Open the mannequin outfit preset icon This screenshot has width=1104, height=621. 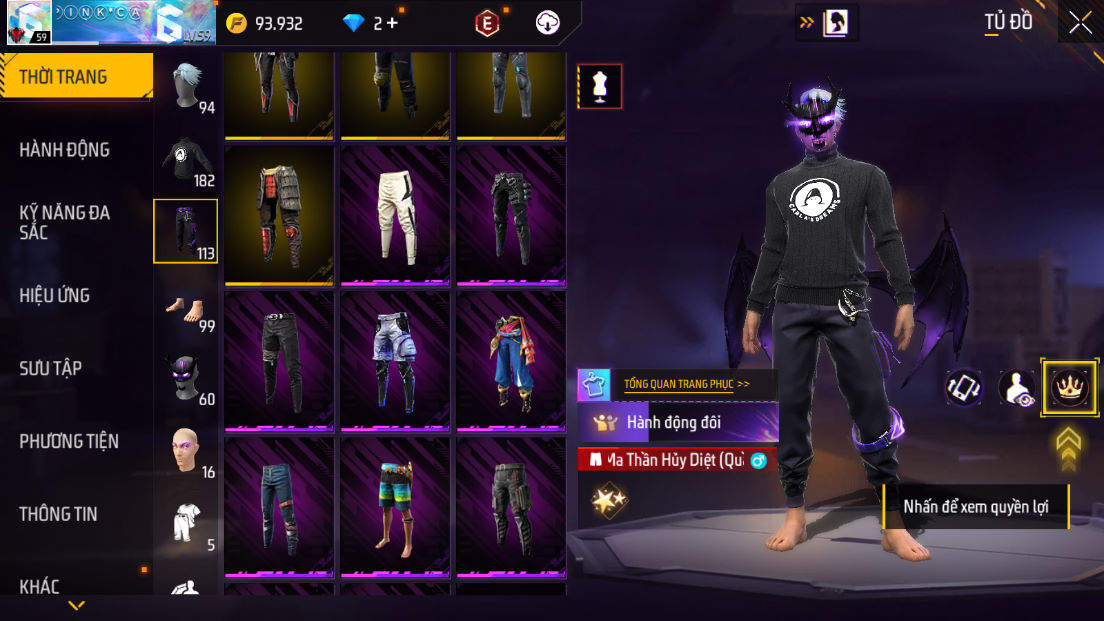point(600,87)
